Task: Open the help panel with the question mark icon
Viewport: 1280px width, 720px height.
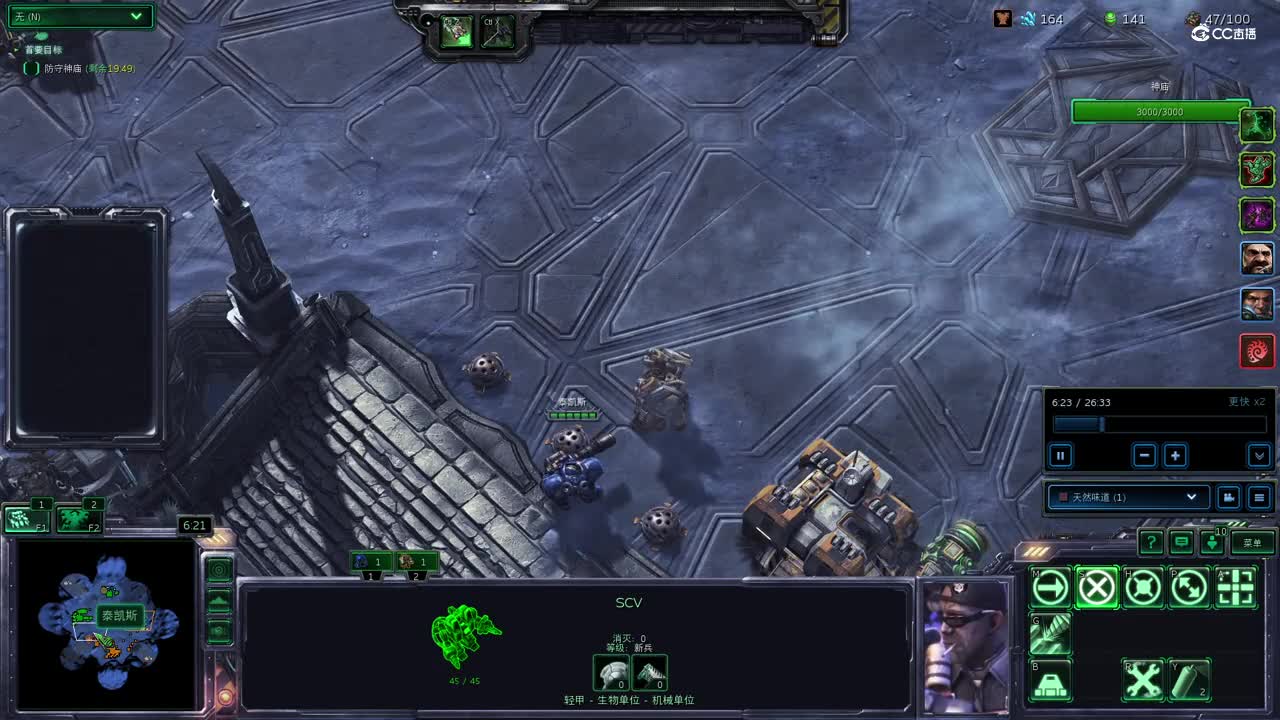Action: point(1150,542)
